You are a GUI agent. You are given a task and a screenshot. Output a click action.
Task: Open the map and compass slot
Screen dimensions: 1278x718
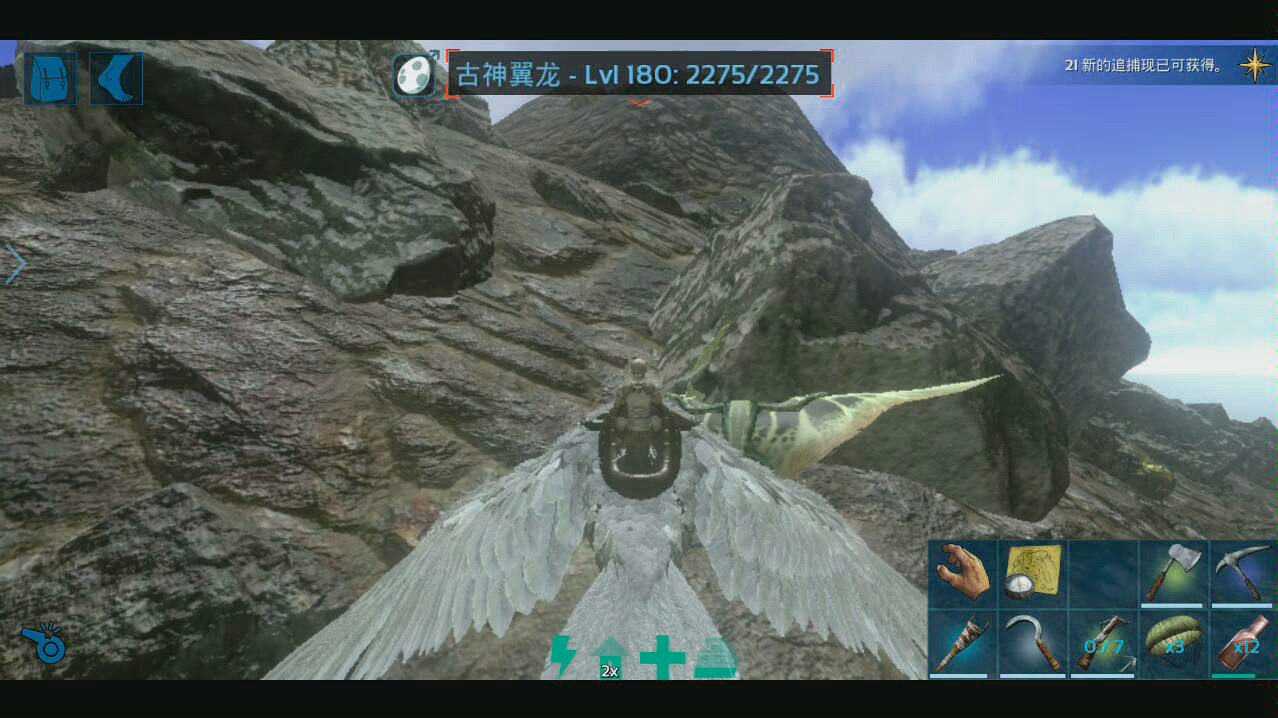(1033, 573)
